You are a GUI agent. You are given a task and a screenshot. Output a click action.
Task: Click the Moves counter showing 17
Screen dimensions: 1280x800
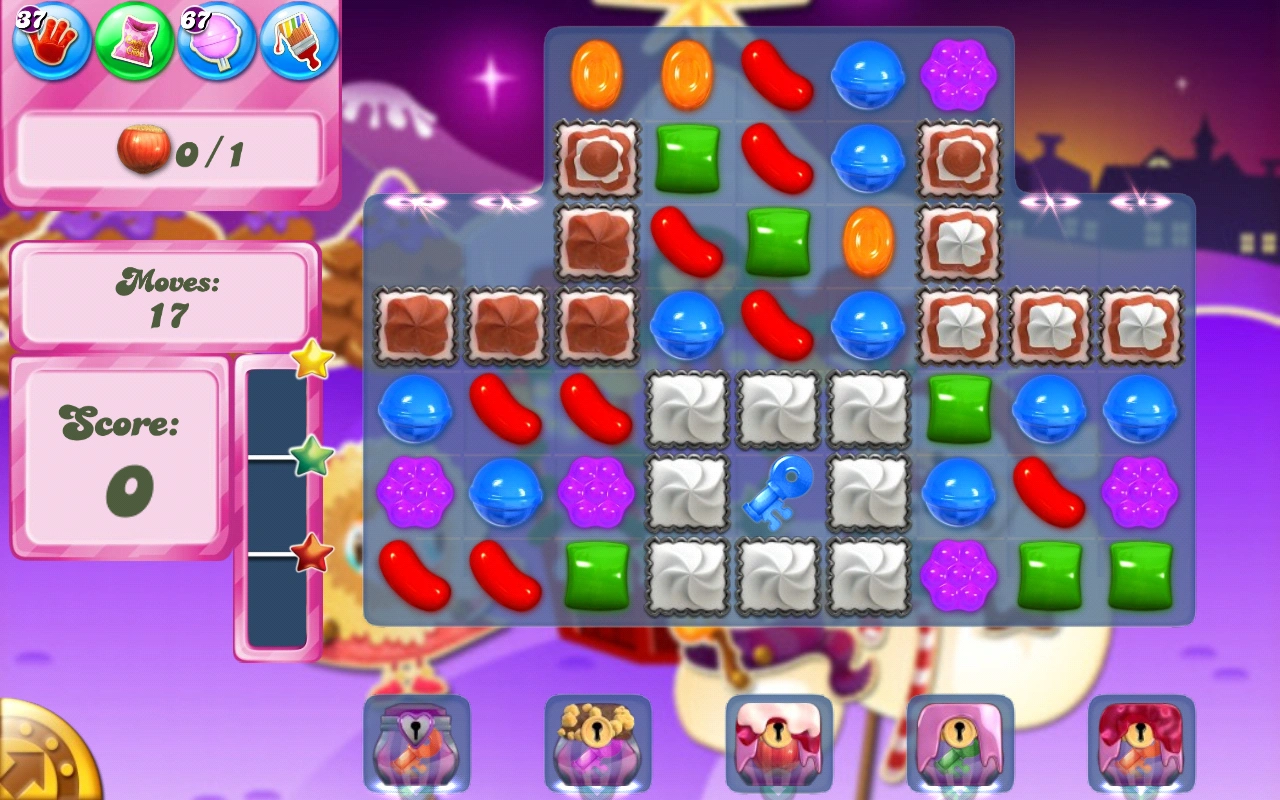[163, 297]
